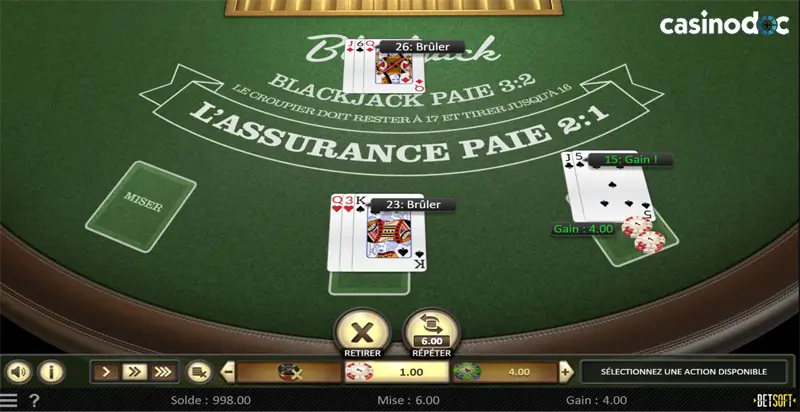Click the Betsoft logo
The height and width of the screenshot is (412, 800).
coord(775,400)
